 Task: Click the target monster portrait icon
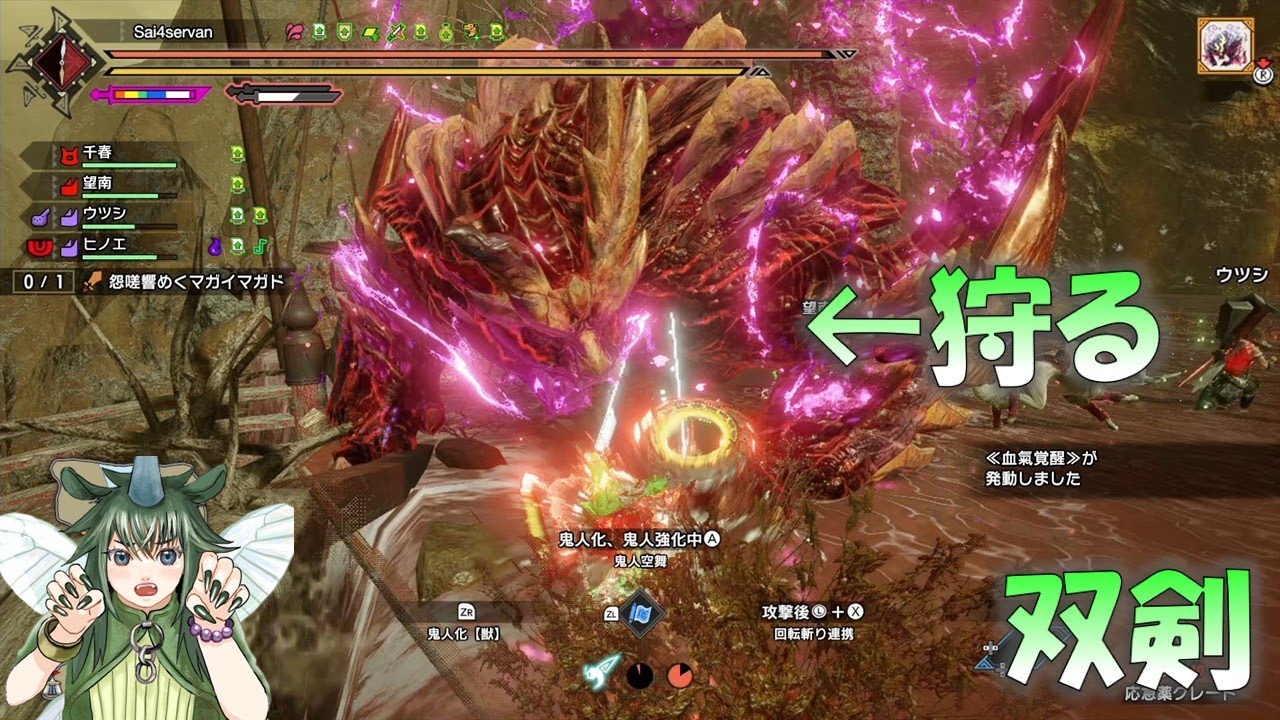pos(1221,46)
